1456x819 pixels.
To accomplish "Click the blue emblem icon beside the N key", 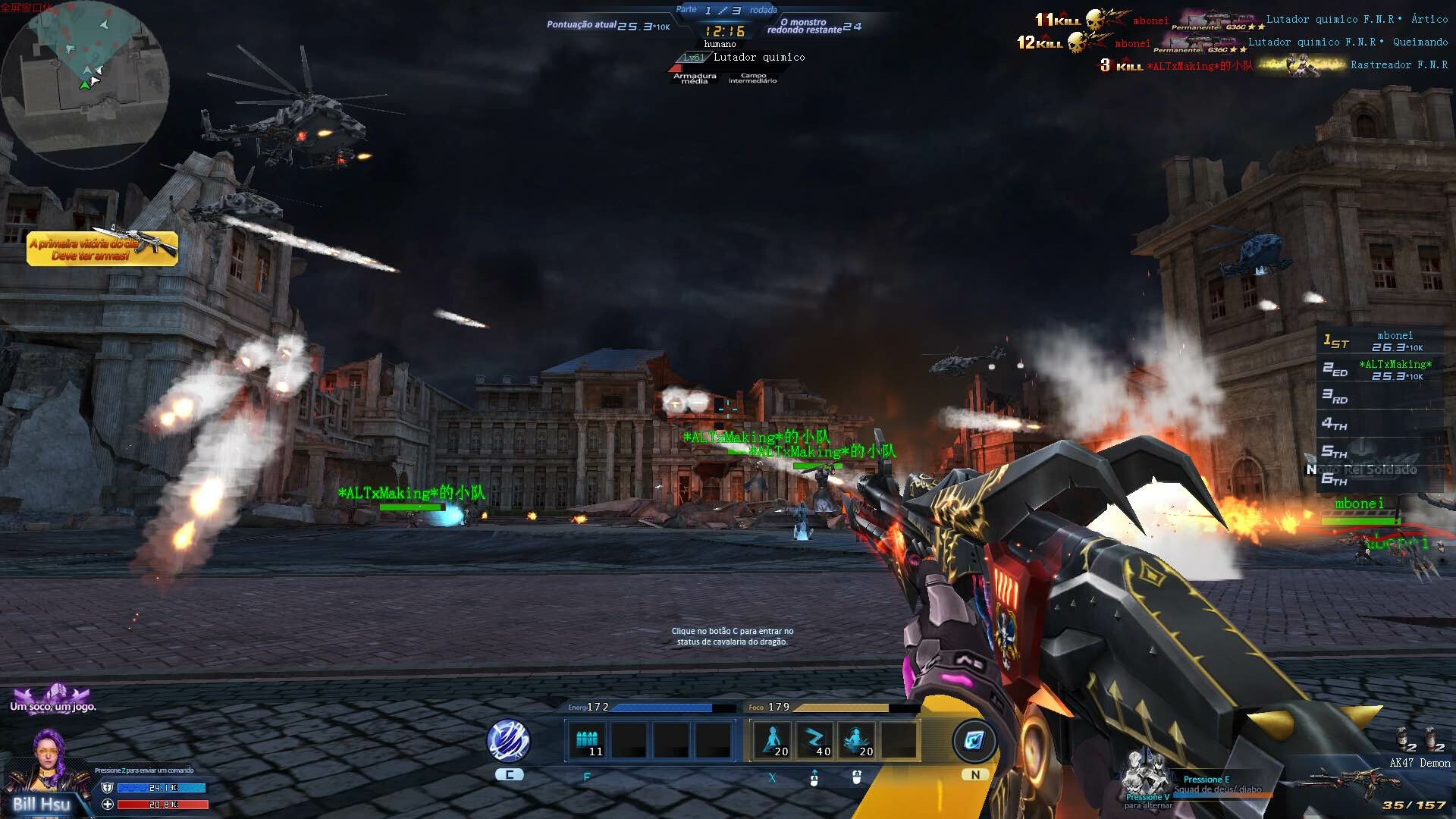I will tap(975, 740).
